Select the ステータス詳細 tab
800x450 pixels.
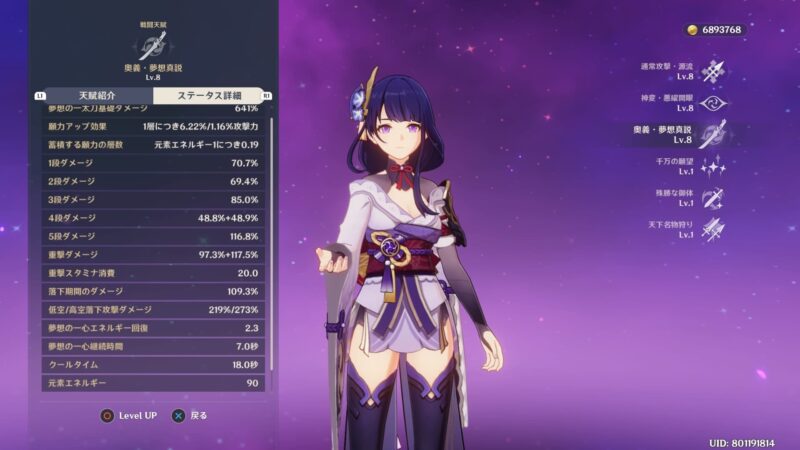coord(210,95)
